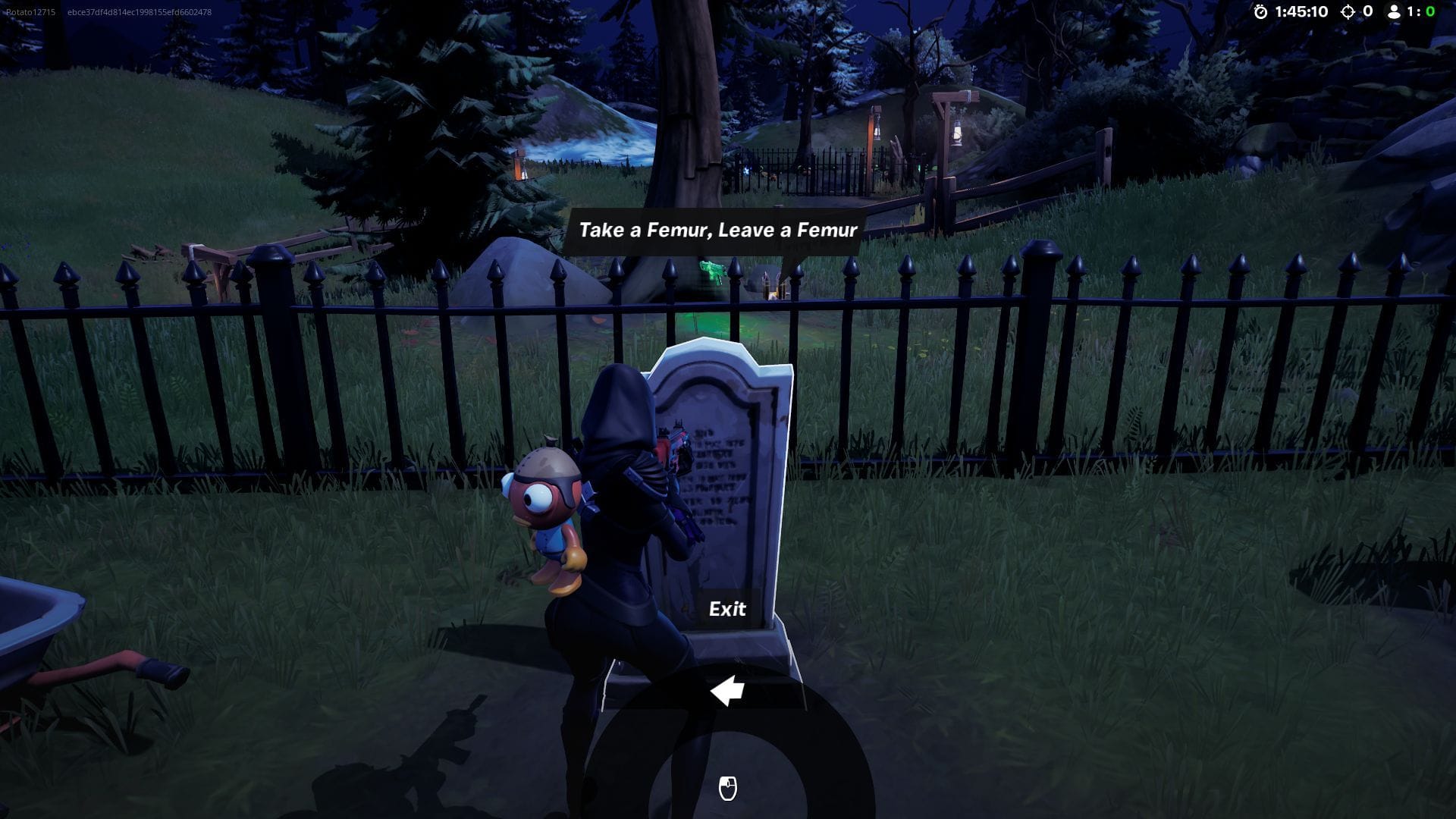Click the Potato12715 player name
1456x819 pixels.
(31, 11)
